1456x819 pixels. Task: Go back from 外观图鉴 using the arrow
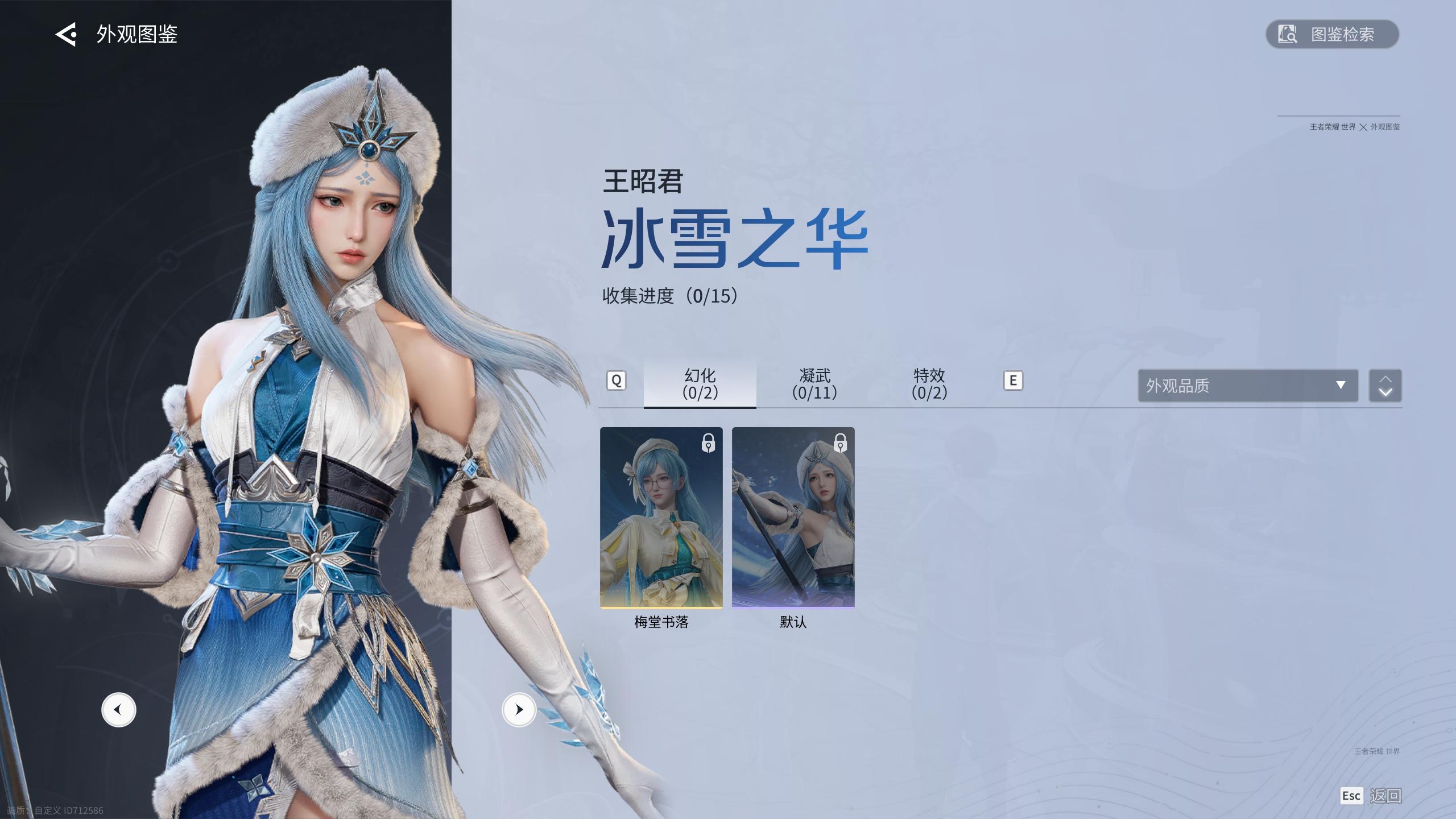66,35
